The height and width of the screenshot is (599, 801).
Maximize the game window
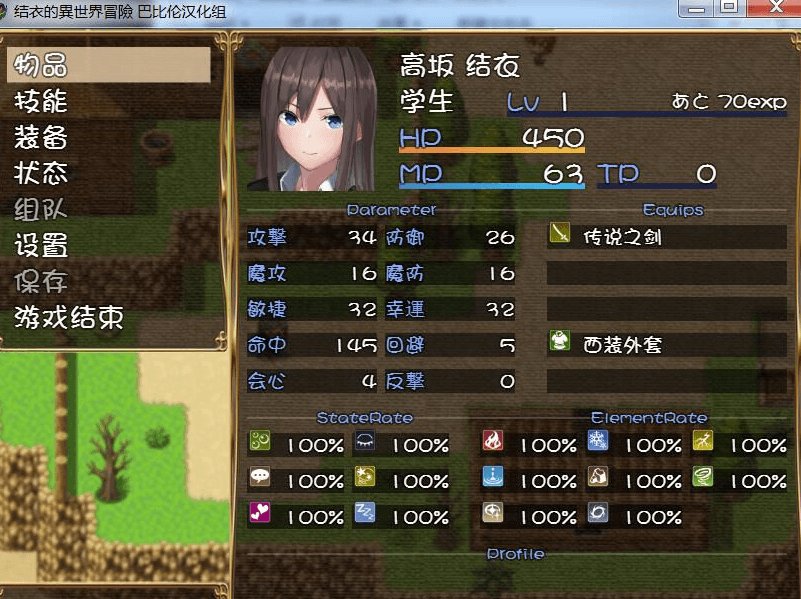click(x=730, y=7)
